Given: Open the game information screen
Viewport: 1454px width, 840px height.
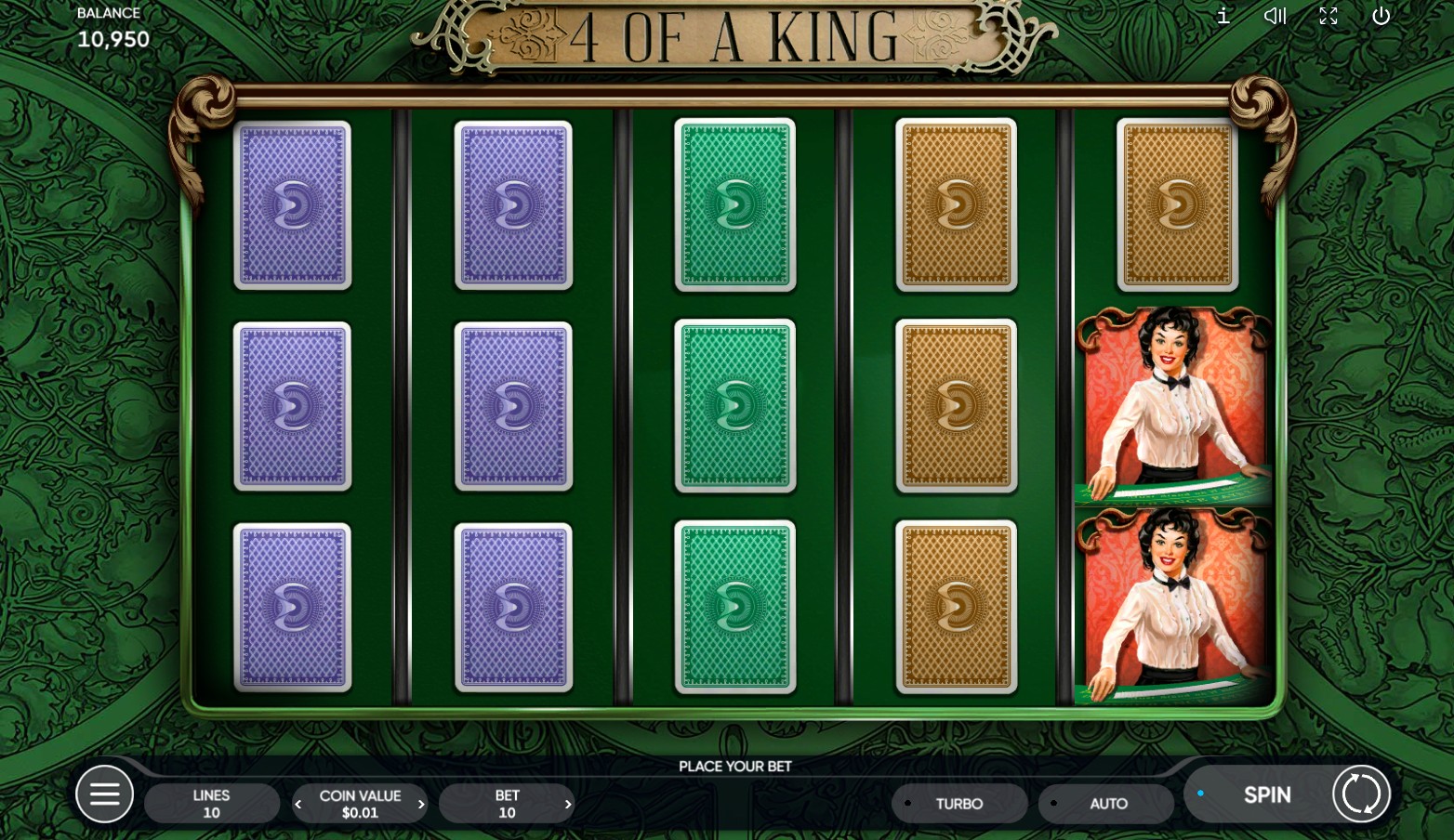Looking at the screenshot, I should pyautogui.click(x=1223, y=16).
